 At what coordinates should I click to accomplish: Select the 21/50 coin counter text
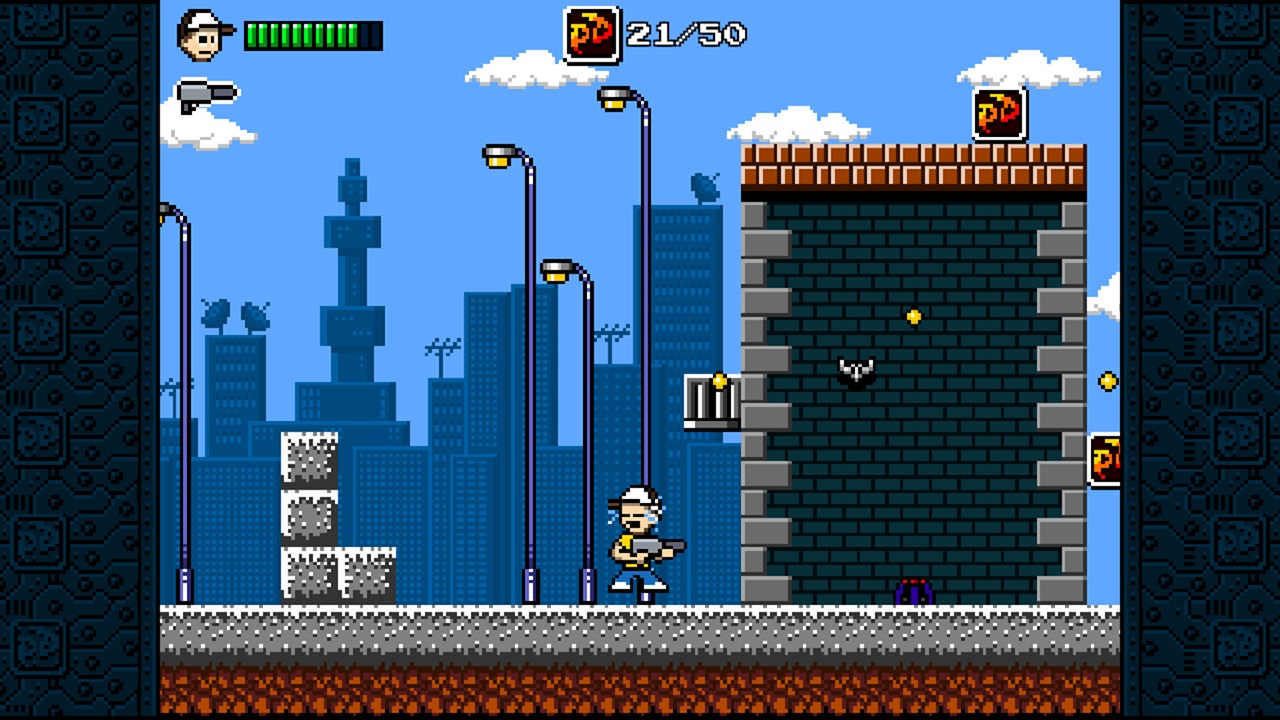point(685,34)
